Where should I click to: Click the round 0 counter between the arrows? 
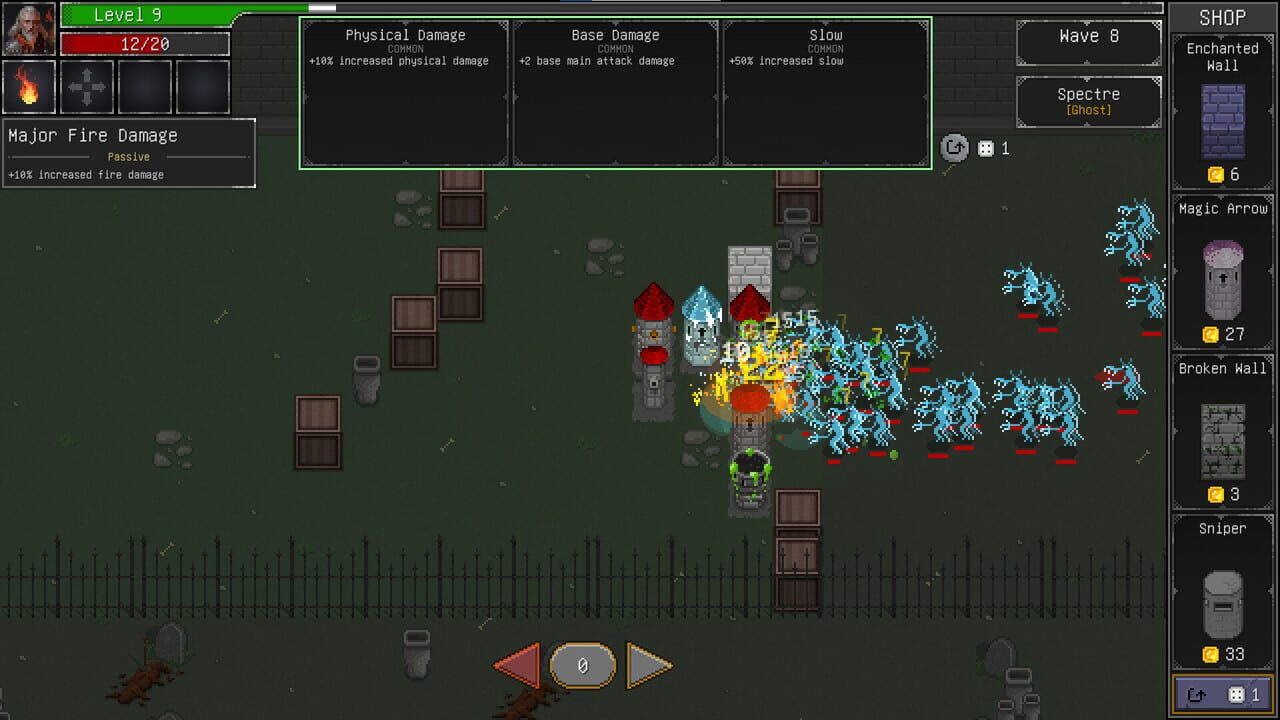pos(581,664)
